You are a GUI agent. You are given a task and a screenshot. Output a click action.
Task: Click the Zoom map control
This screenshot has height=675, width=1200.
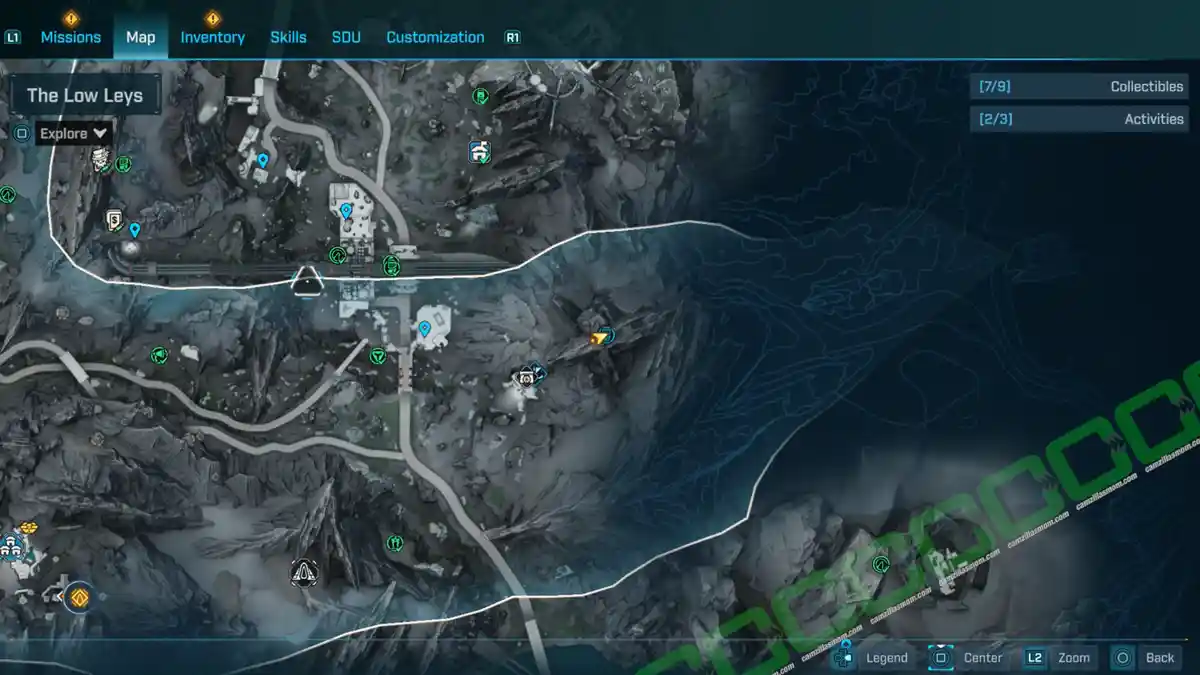[1059, 657]
